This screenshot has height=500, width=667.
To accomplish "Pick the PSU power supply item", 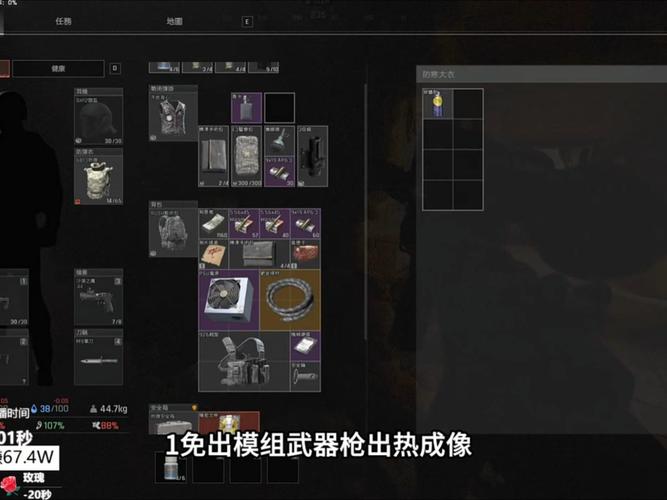I will point(228,298).
